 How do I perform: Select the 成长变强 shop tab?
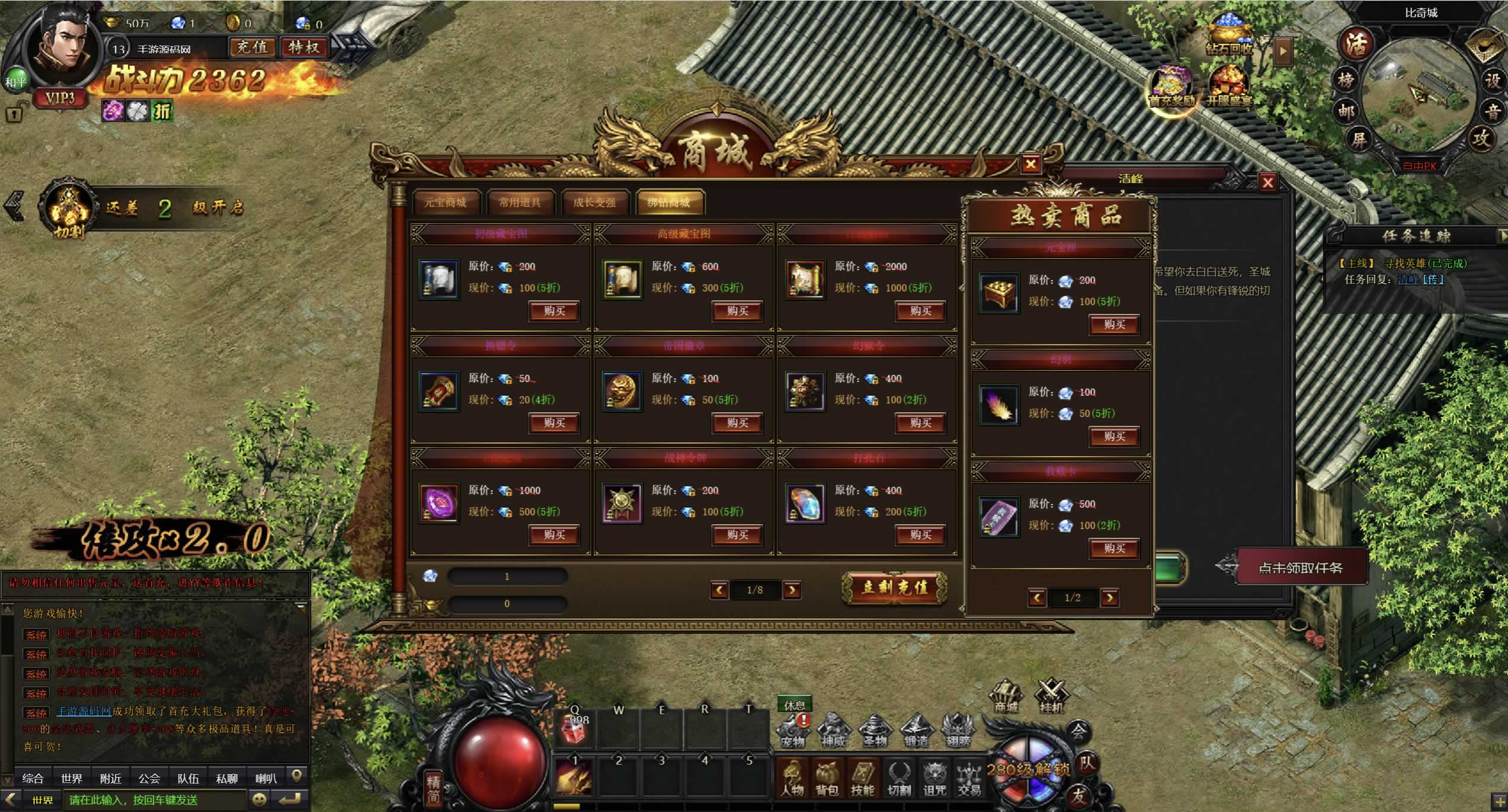(594, 203)
